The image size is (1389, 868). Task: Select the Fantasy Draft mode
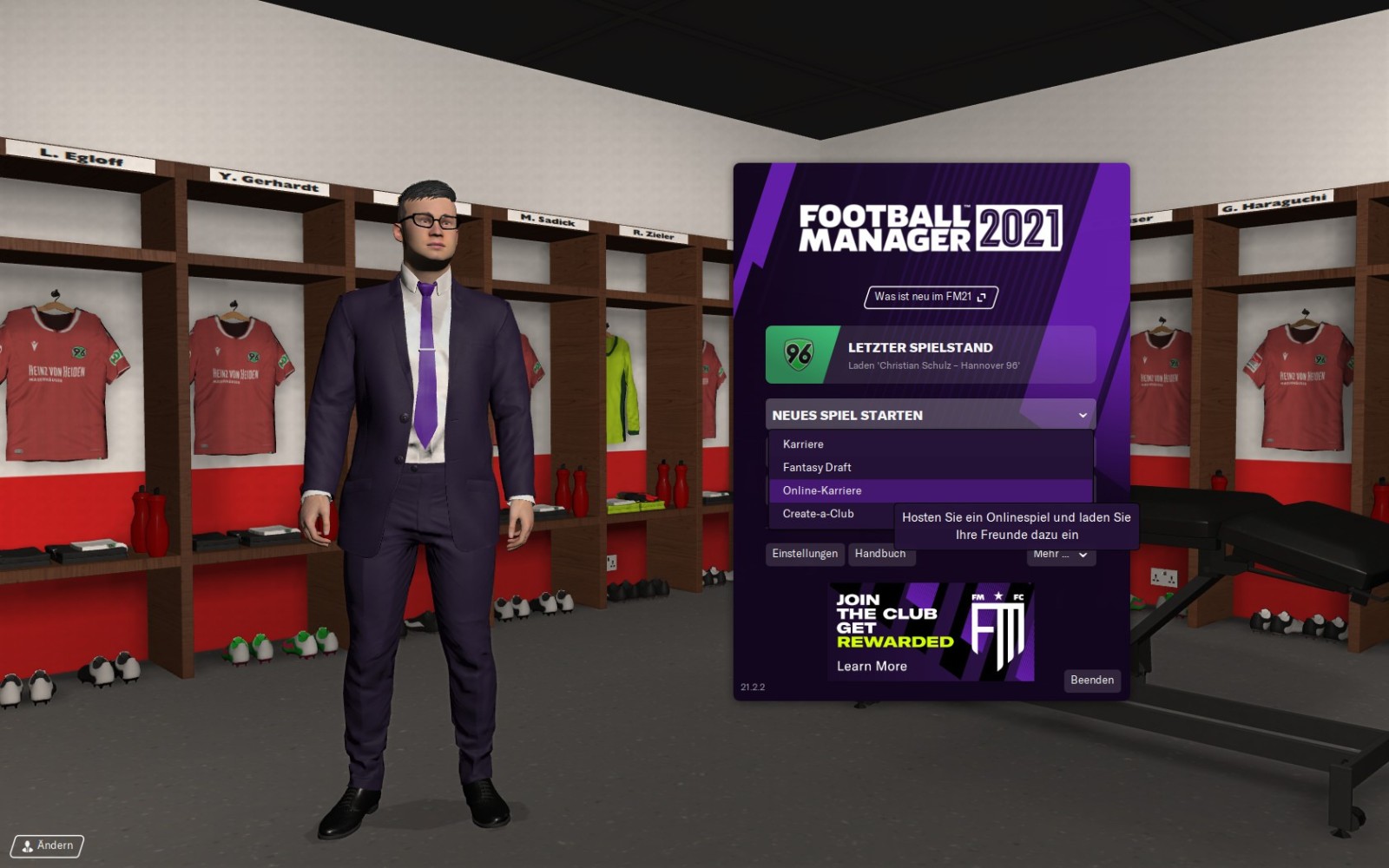pos(817,467)
